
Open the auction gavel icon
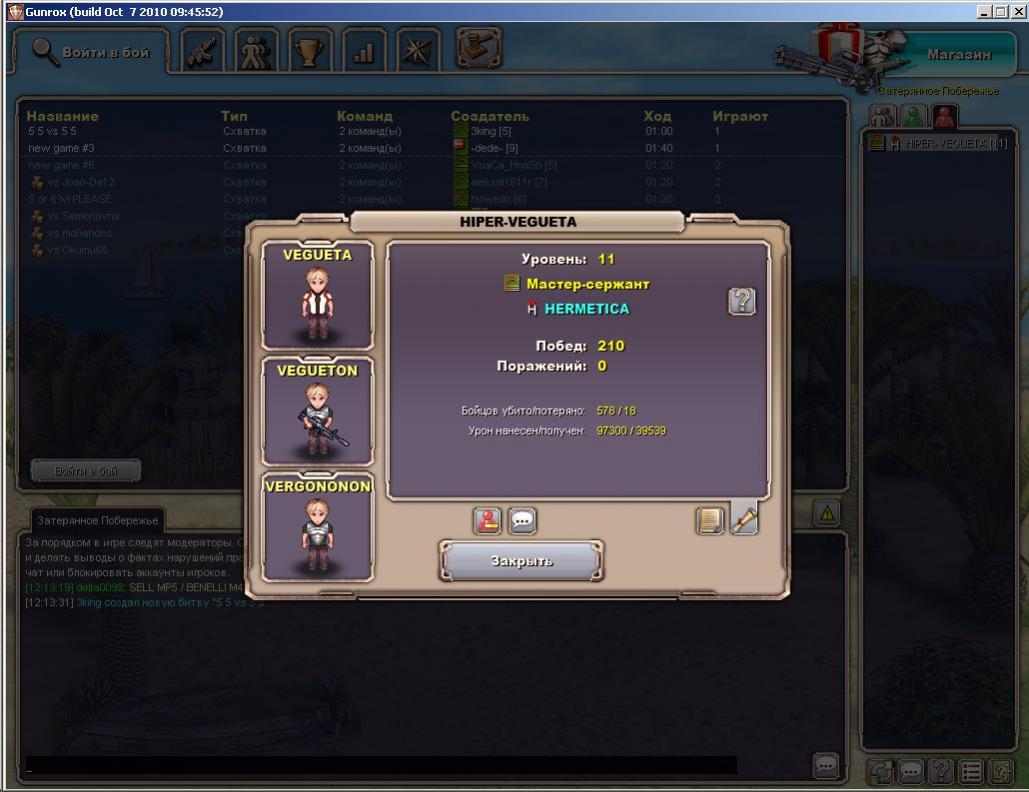pyautogui.click(x=479, y=48)
